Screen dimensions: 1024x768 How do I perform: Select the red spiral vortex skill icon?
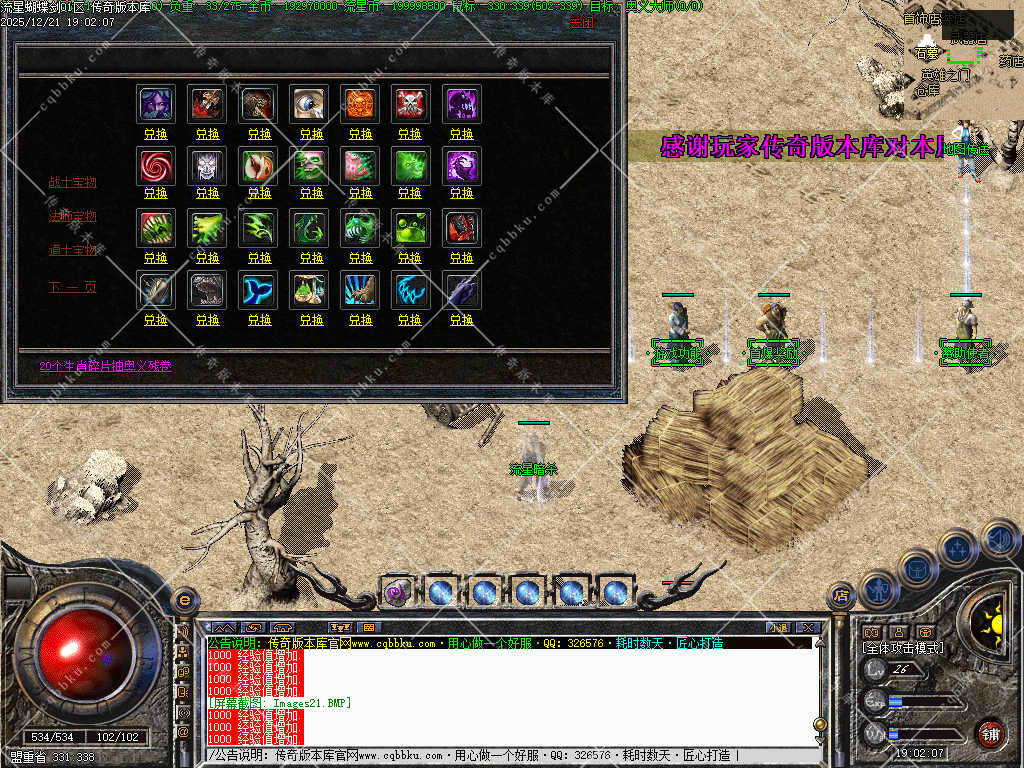155,166
